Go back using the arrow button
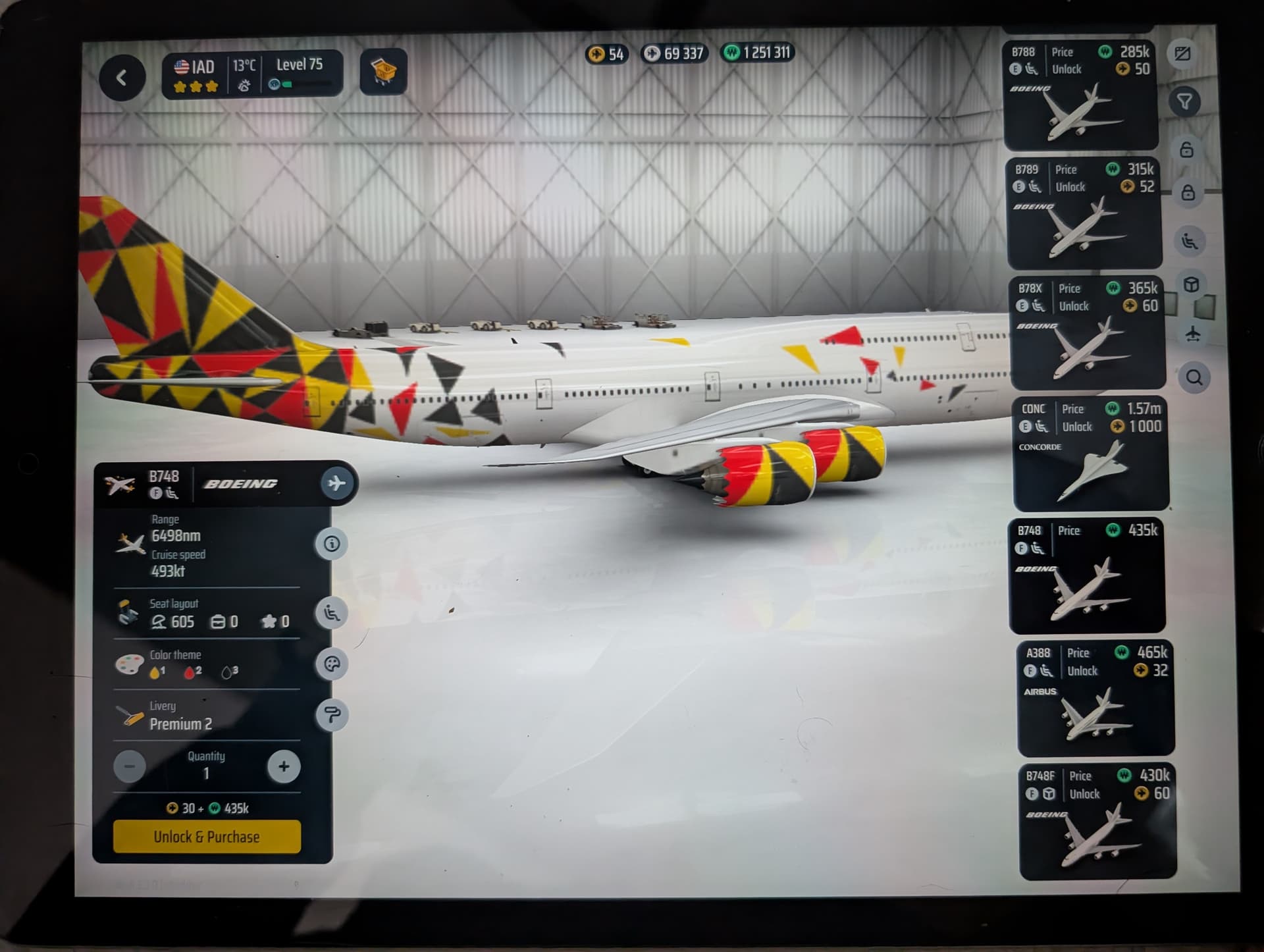This screenshot has height=952, width=1264. (122, 78)
